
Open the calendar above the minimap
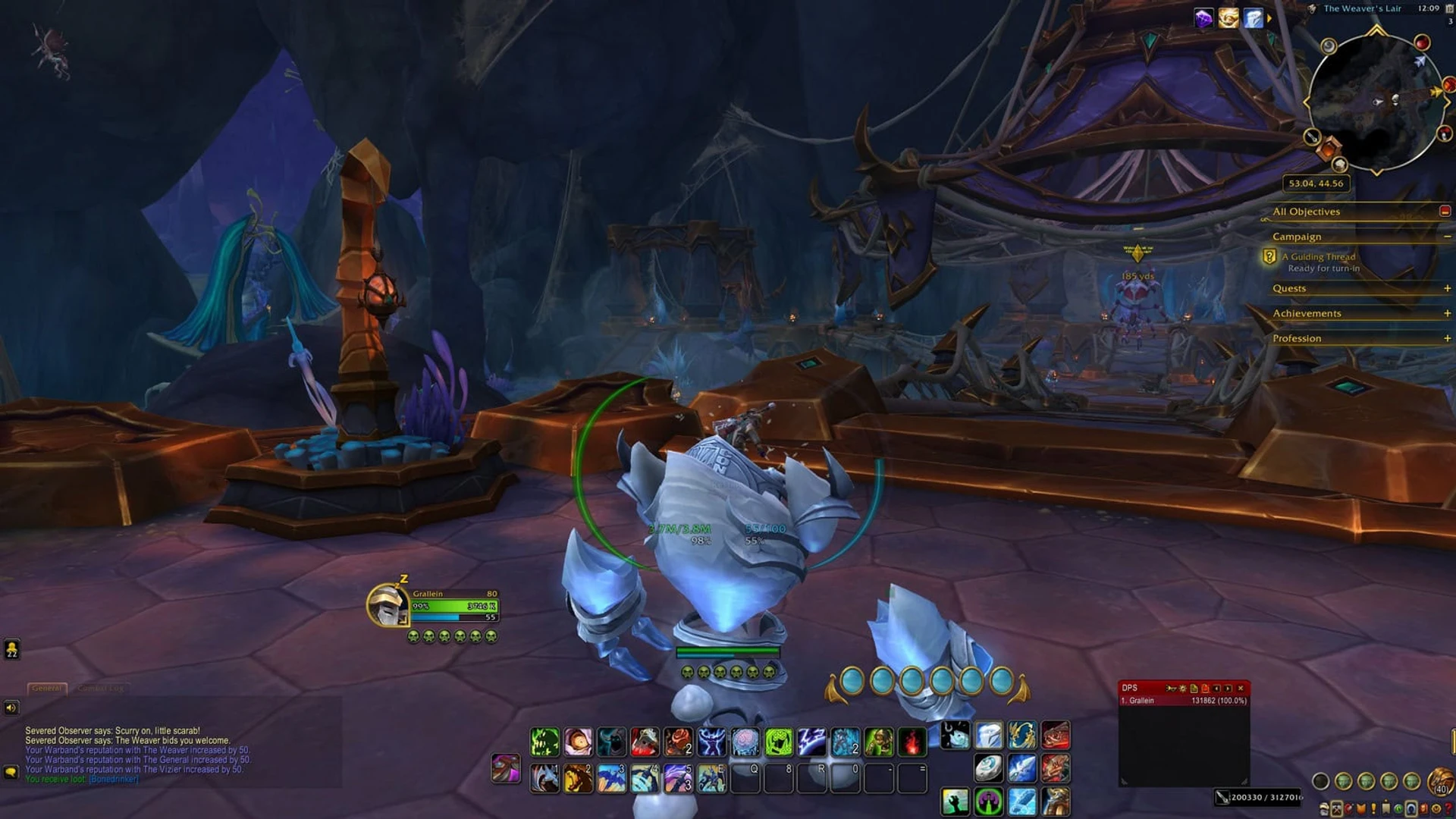(1449, 10)
